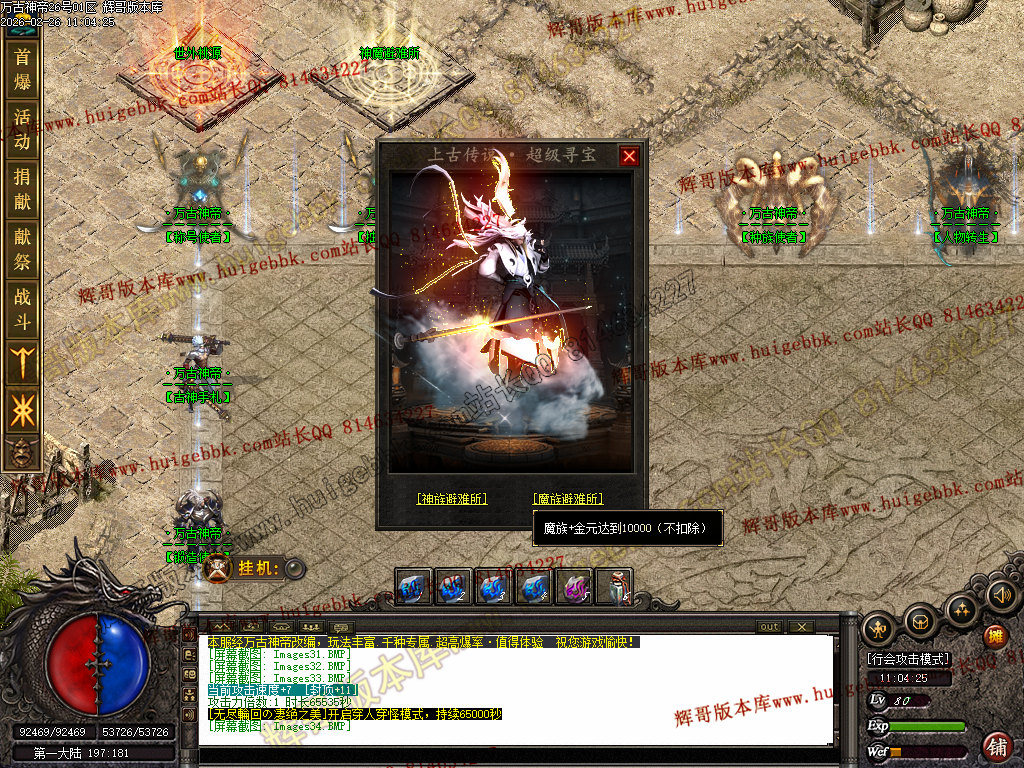The image size is (1024, 768).
Task: Choose the 魔族避难所 link
Action: tap(568, 498)
